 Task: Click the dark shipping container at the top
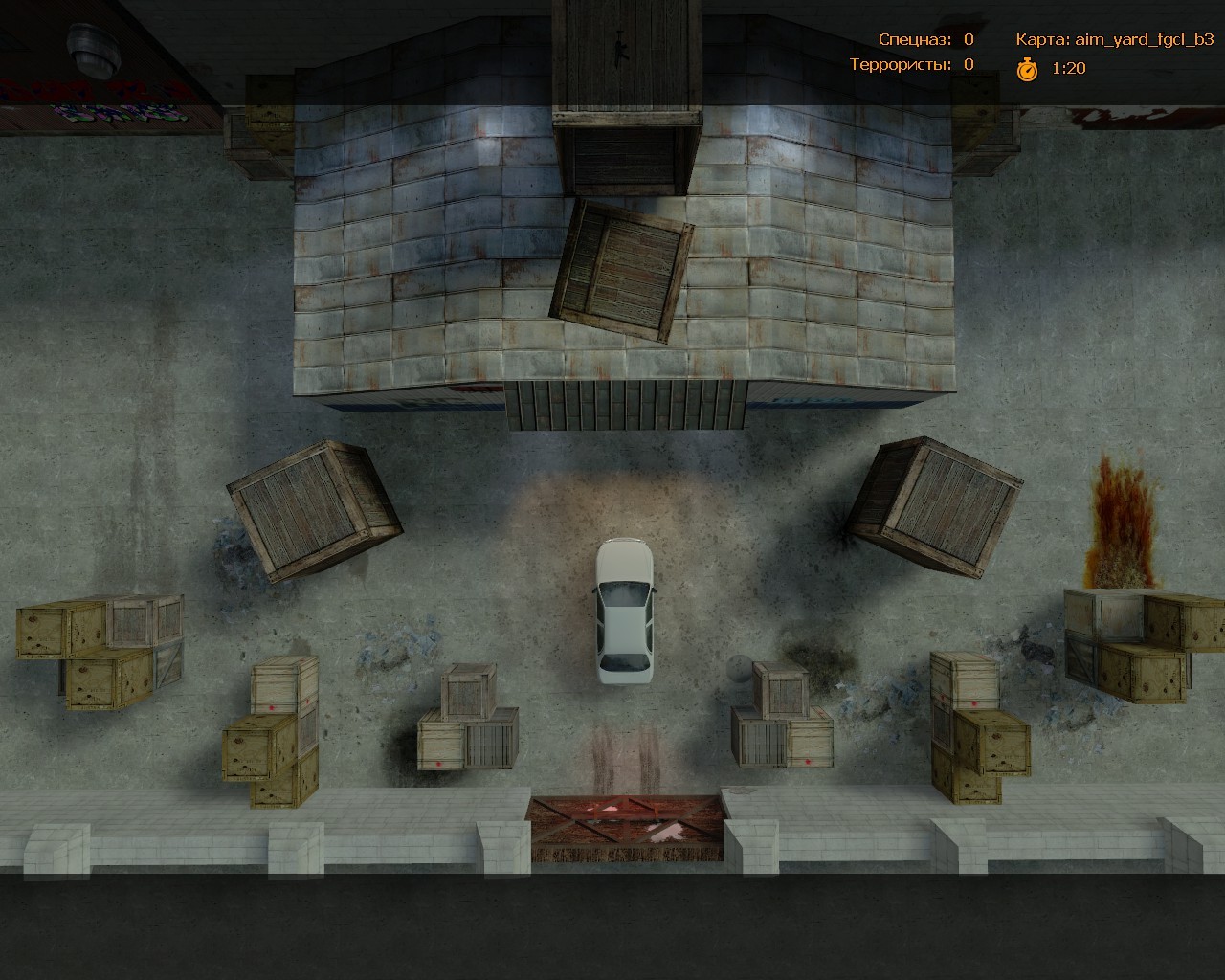coord(627,402)
